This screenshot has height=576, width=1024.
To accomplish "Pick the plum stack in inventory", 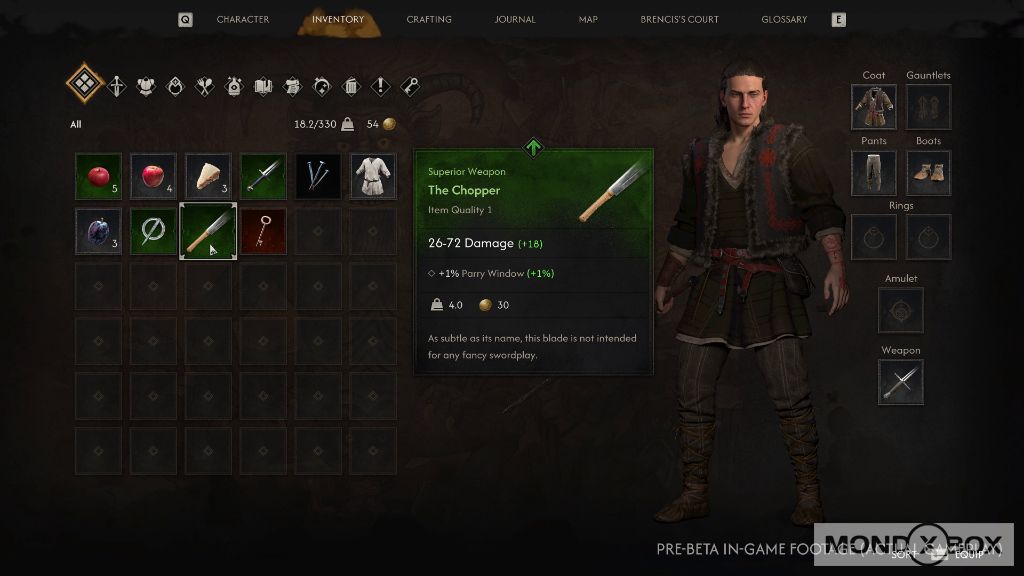I will point(99,231).
